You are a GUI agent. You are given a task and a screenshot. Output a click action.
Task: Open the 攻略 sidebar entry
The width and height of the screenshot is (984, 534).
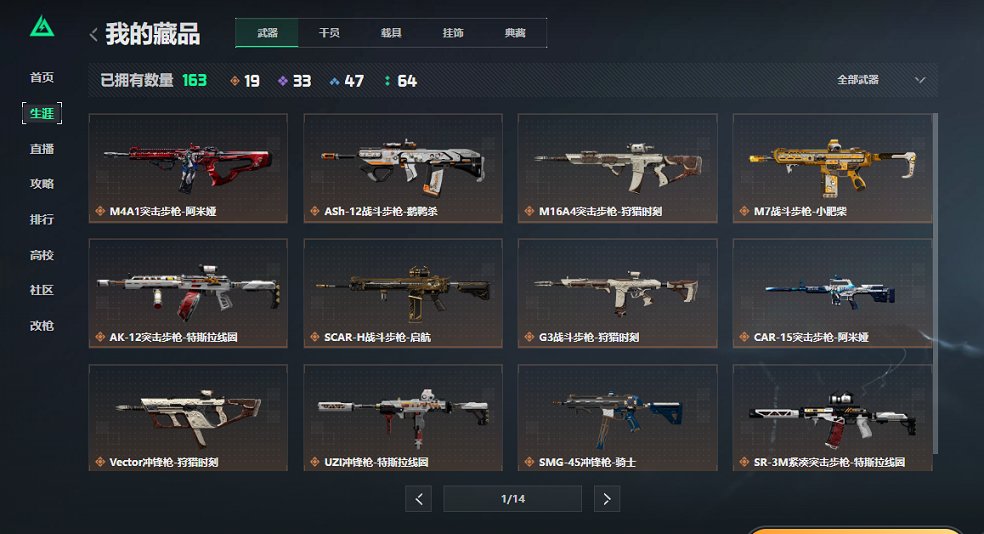coord(42,184)
